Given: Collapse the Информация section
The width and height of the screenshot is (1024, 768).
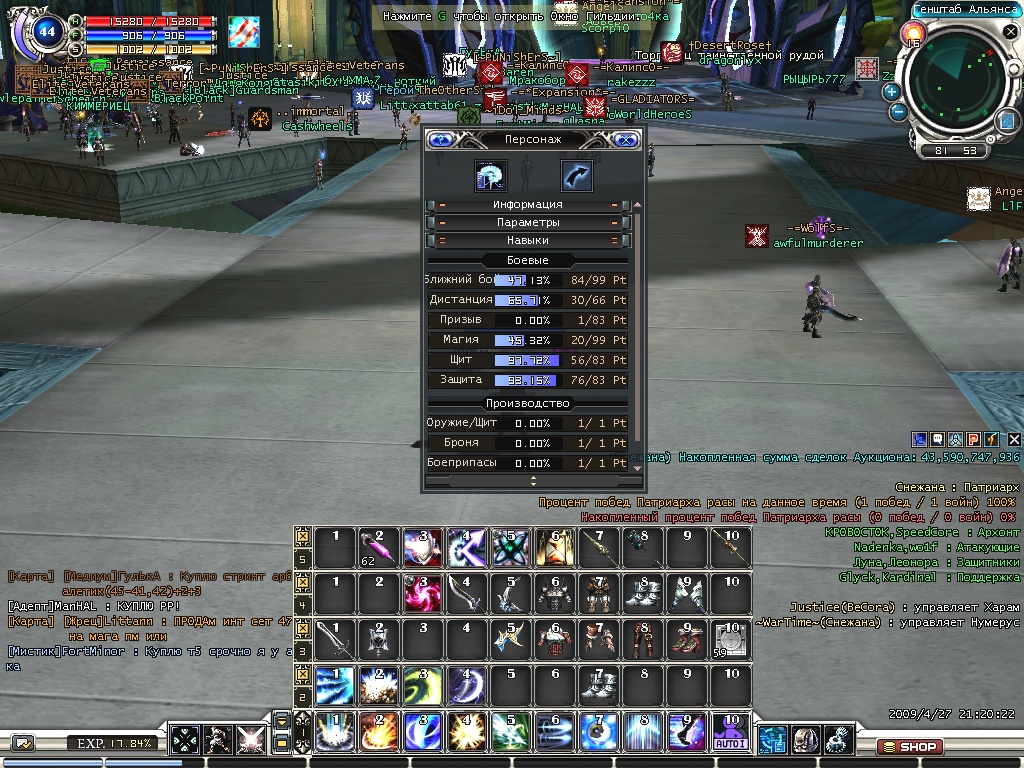Looking at the screenshot, I should coord(527,205).
